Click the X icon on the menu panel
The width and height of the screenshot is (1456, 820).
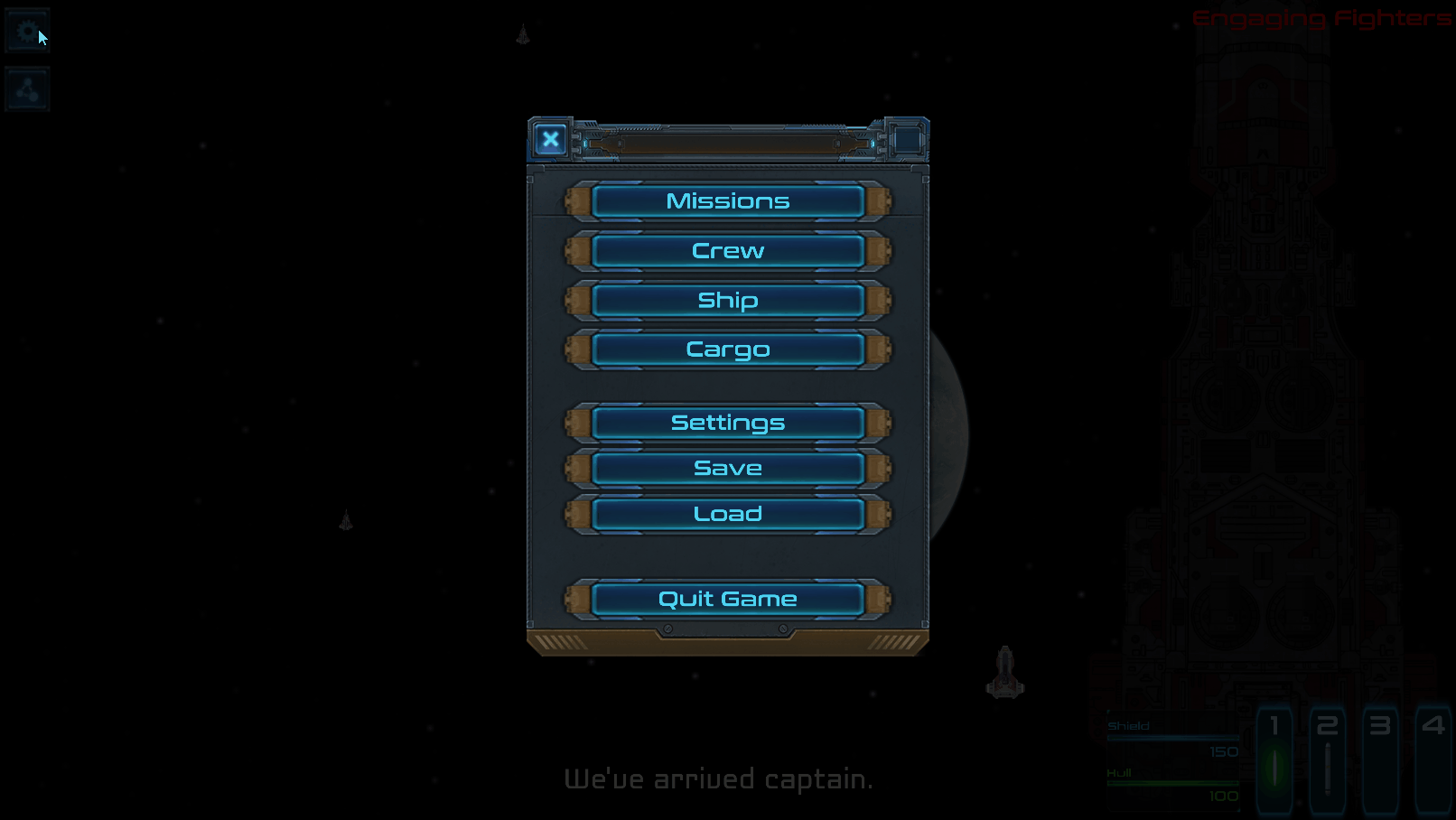coord(550,140)
